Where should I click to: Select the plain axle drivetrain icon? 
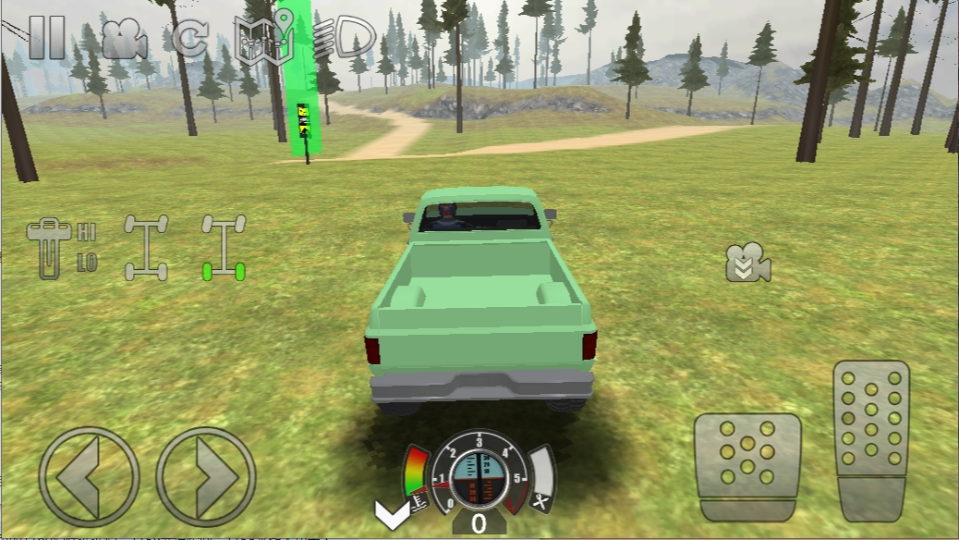pos(146,247)
